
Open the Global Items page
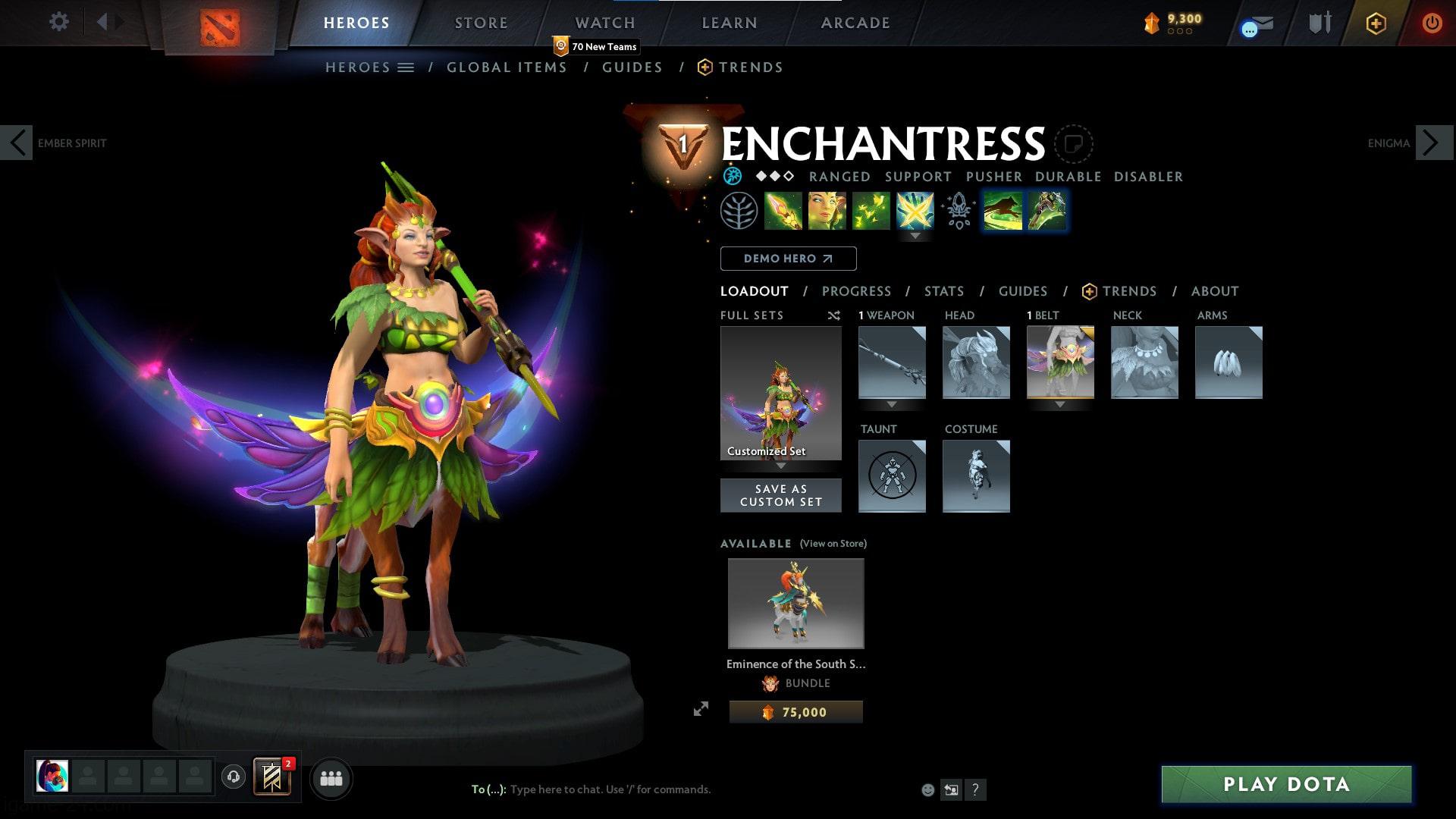507,67
